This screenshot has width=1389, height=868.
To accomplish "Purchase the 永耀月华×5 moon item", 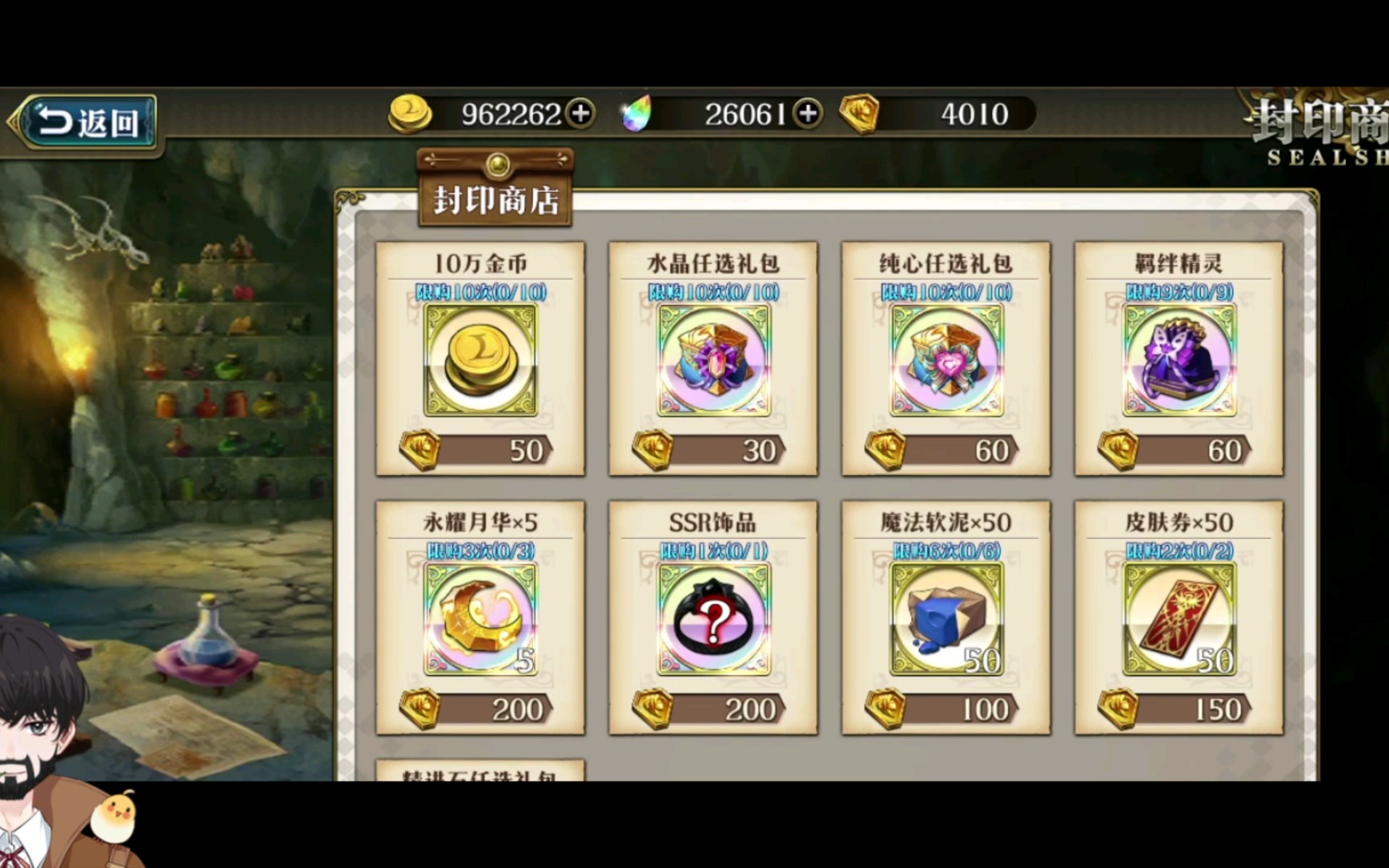I will [x=480, y=618].
